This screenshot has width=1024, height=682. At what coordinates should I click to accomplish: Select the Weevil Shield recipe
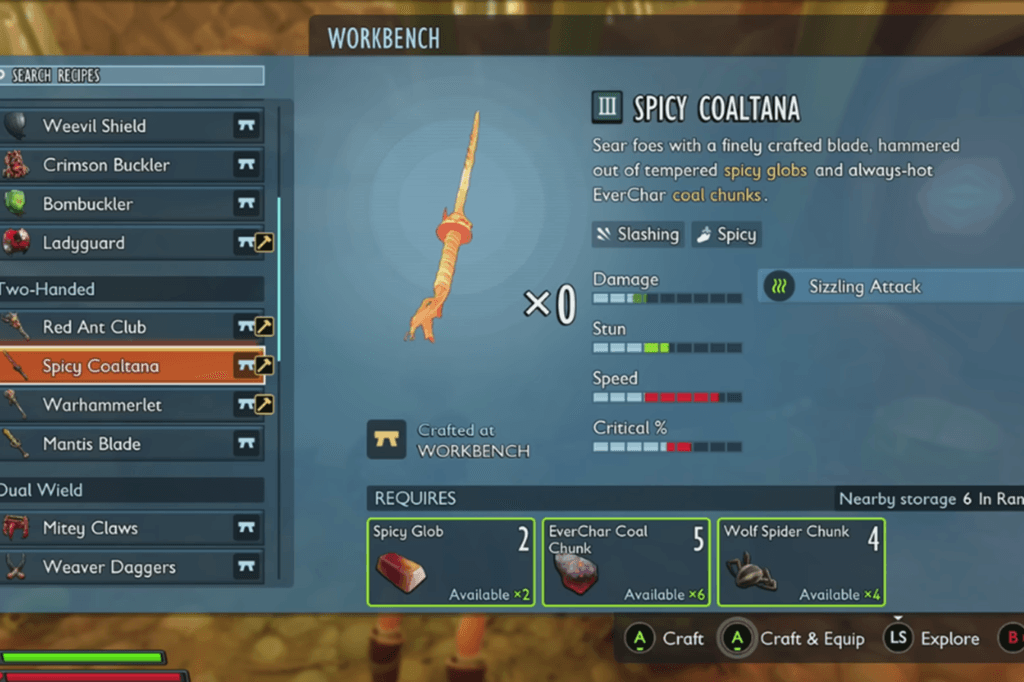[132, 126]
